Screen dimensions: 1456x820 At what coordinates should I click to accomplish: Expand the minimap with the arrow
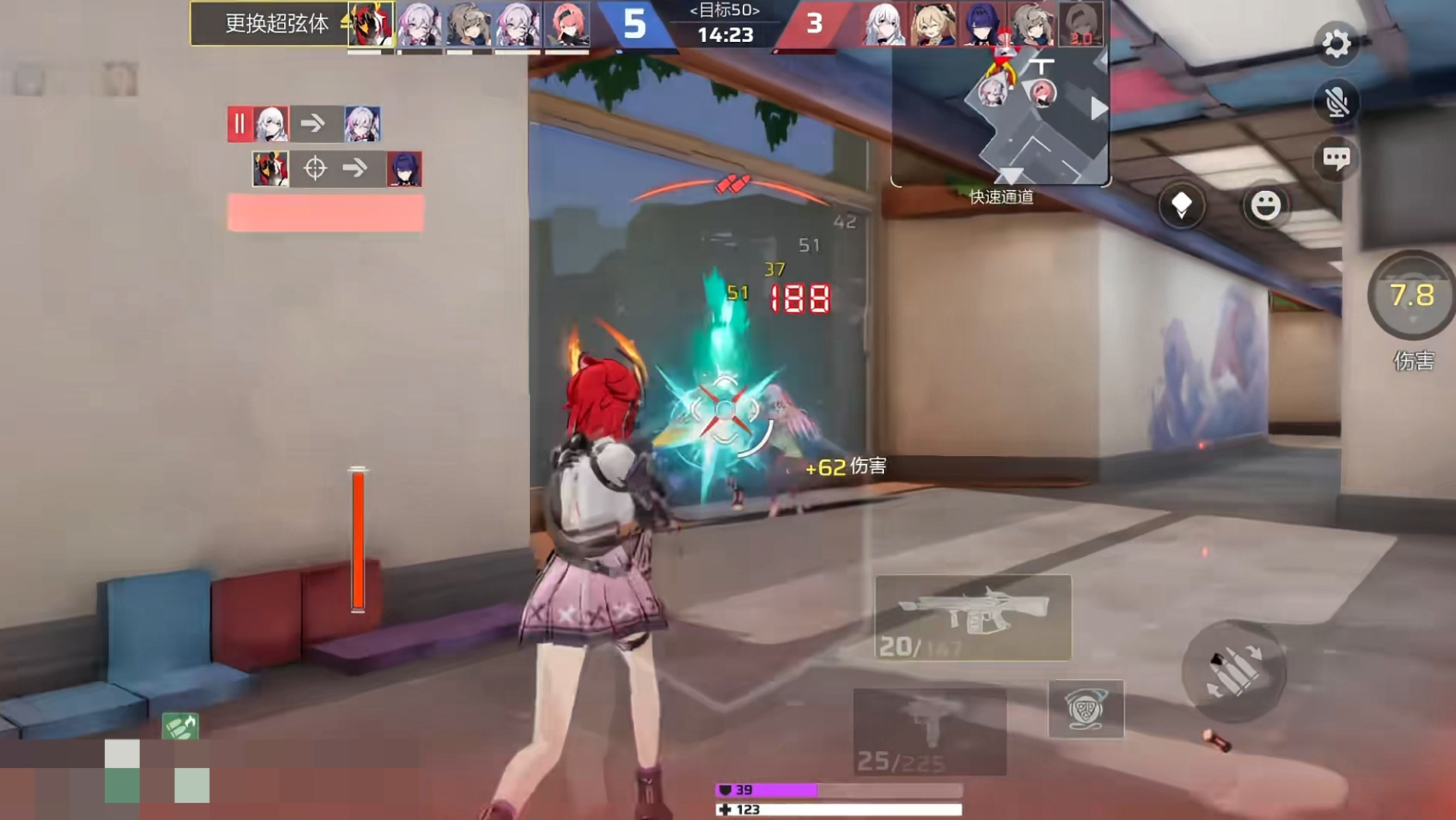(1098, 109)
